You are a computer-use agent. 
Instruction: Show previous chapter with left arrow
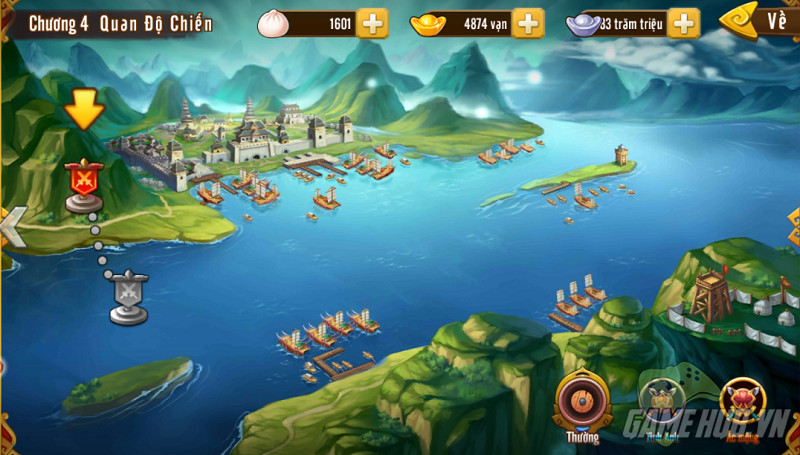point(12,228)
